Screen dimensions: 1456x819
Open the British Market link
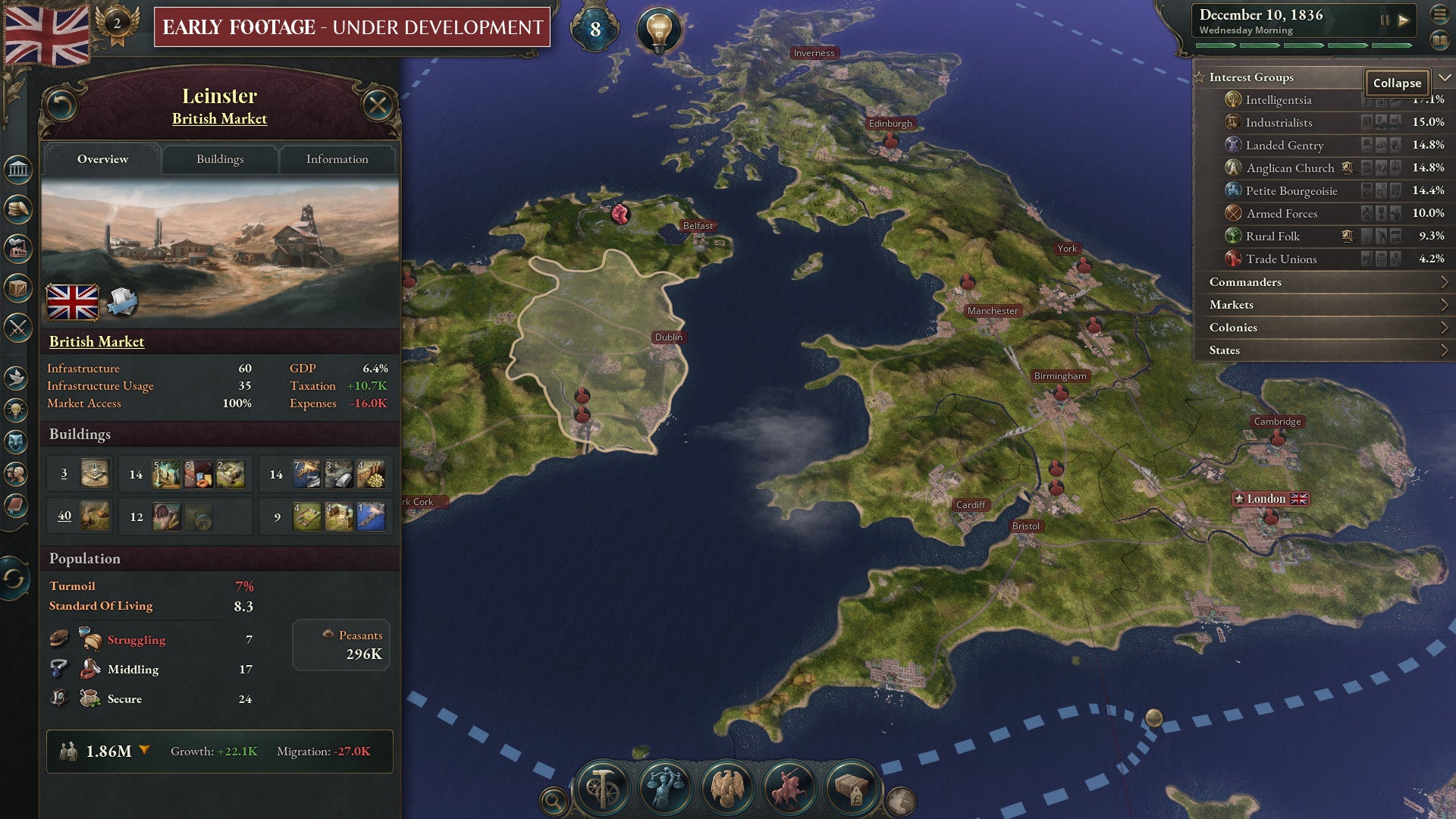point(97,342)
